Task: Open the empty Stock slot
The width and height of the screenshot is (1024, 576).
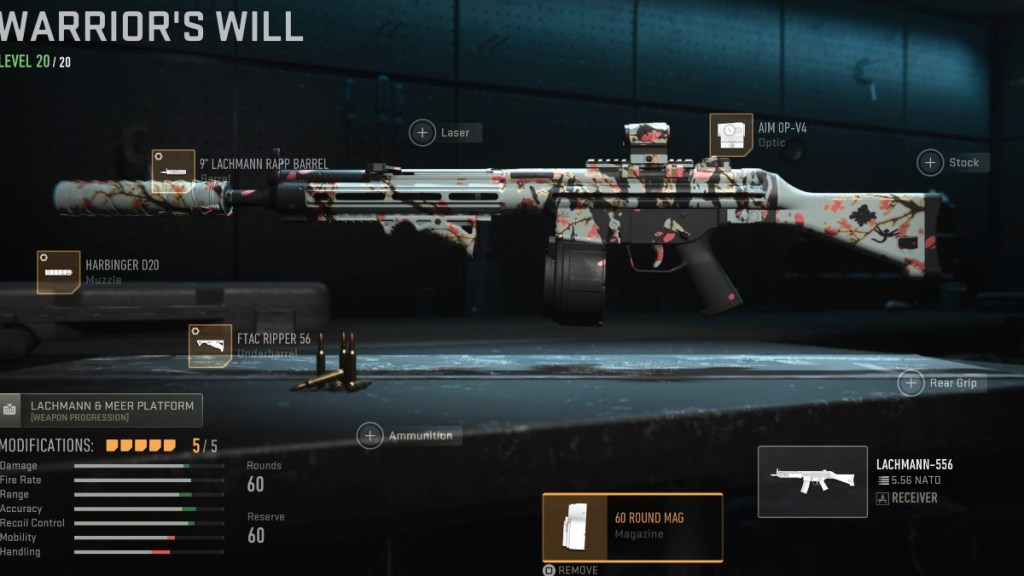Action: 931,162
